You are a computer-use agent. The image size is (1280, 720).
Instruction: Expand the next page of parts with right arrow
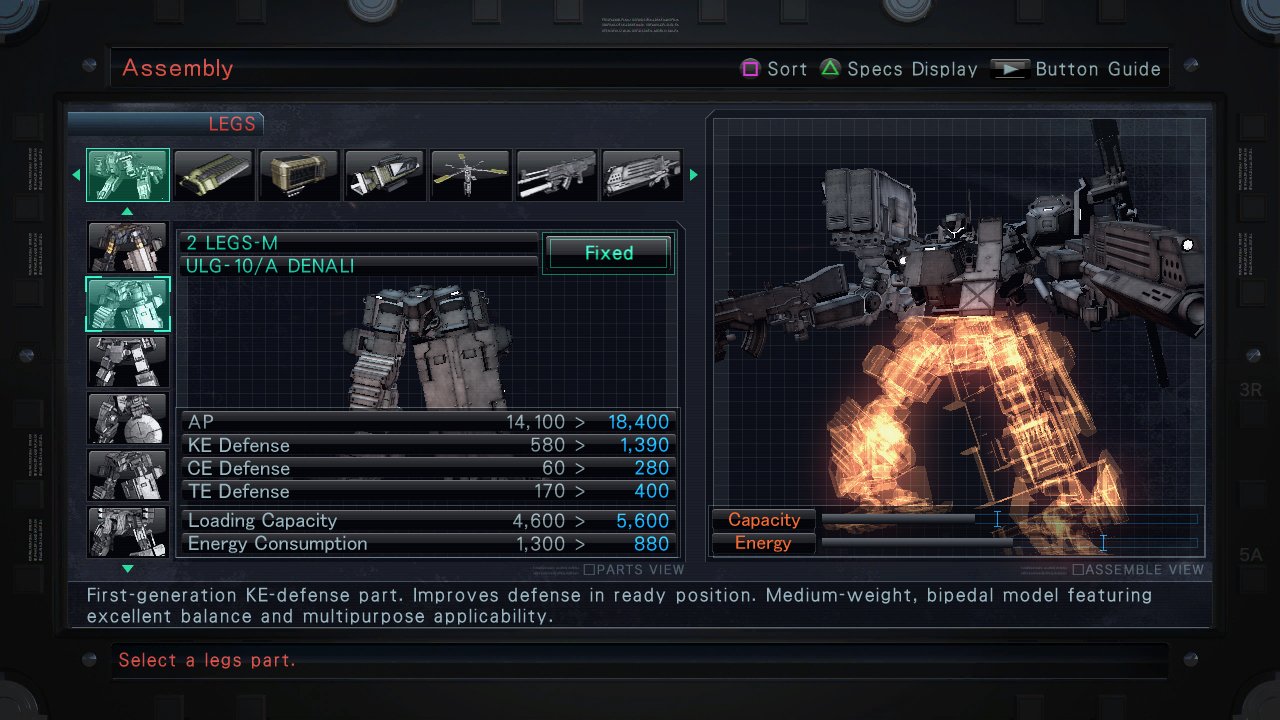[x=693, y=174]
